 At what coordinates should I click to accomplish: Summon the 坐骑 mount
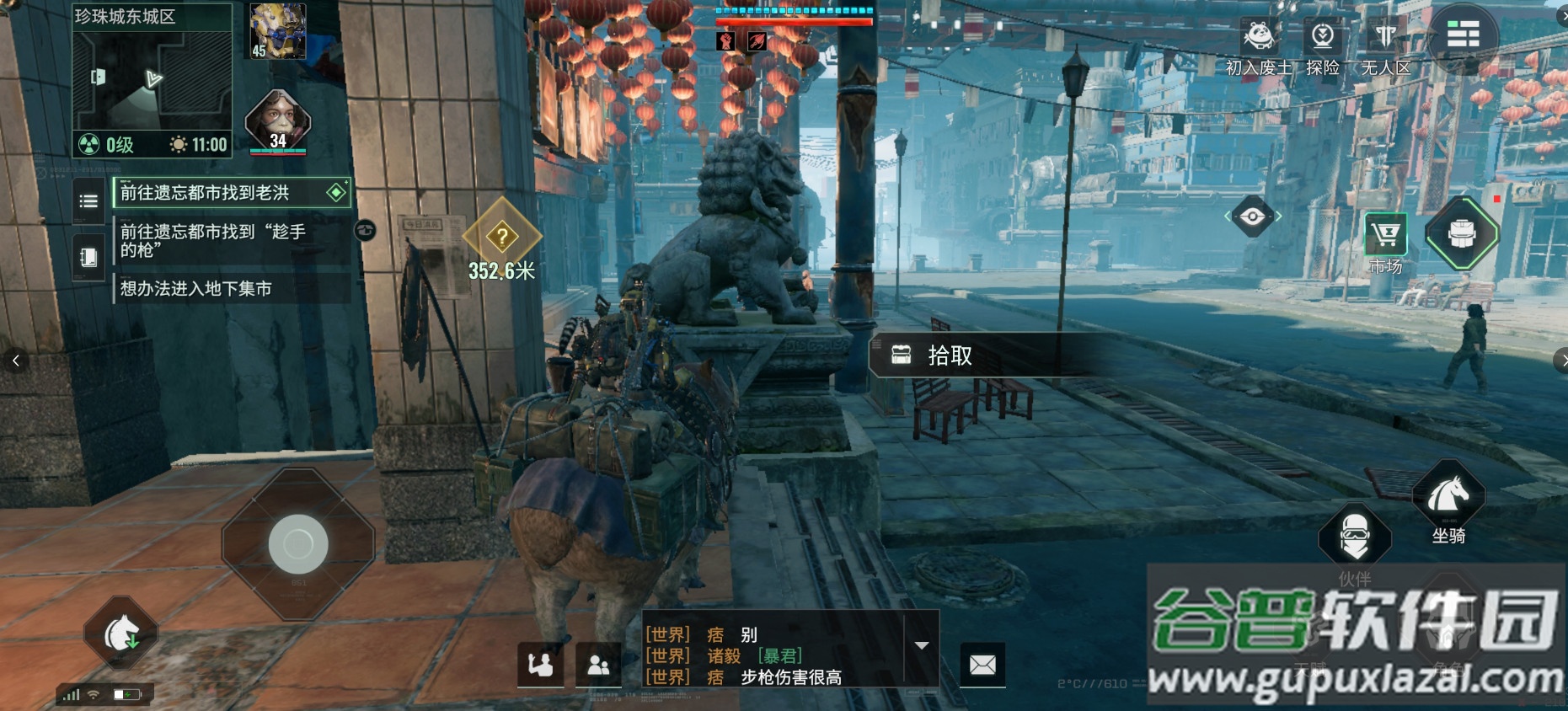click(x=1448, y=500)
